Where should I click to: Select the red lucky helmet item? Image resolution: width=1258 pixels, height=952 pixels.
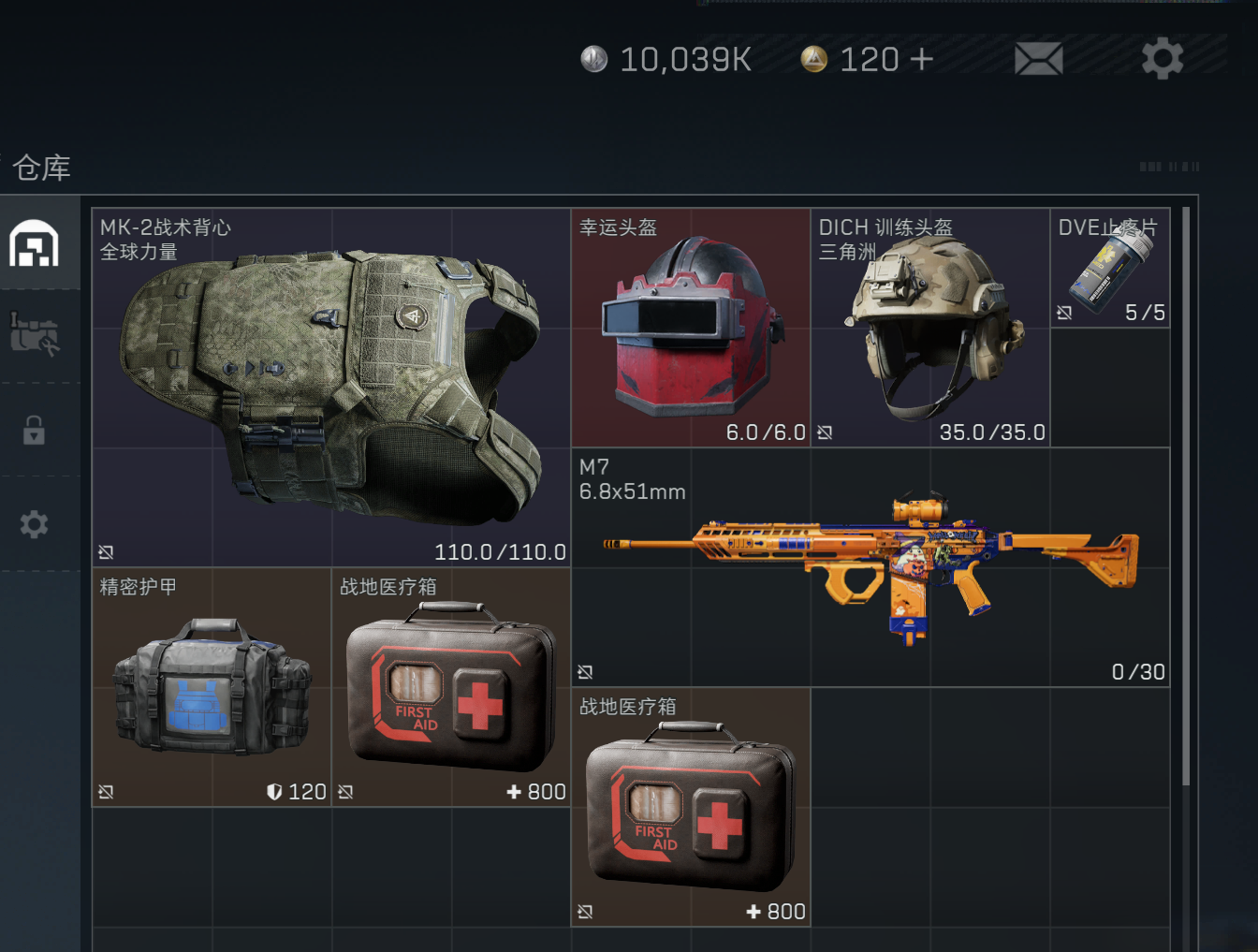[x=691, y=328]
